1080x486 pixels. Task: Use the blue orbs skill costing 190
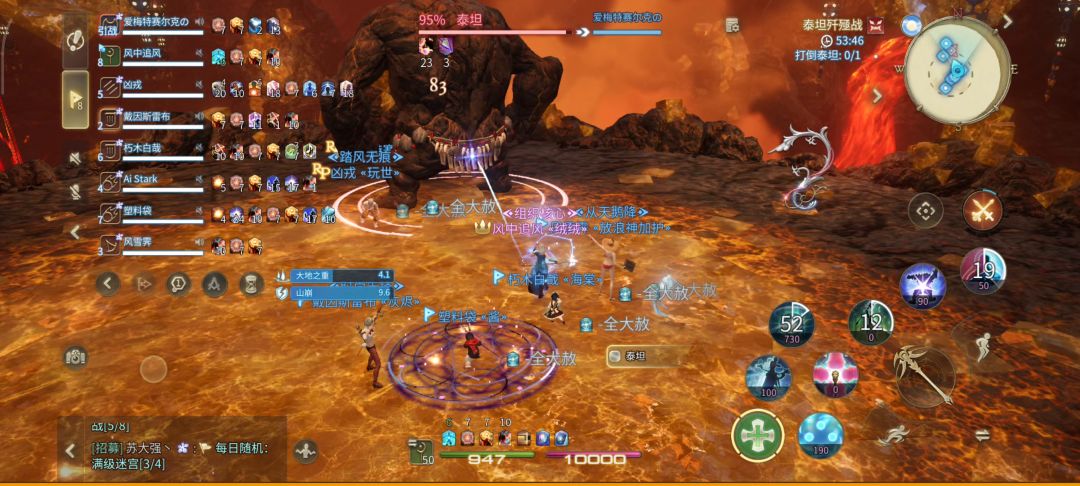click(x=821, y=434)
